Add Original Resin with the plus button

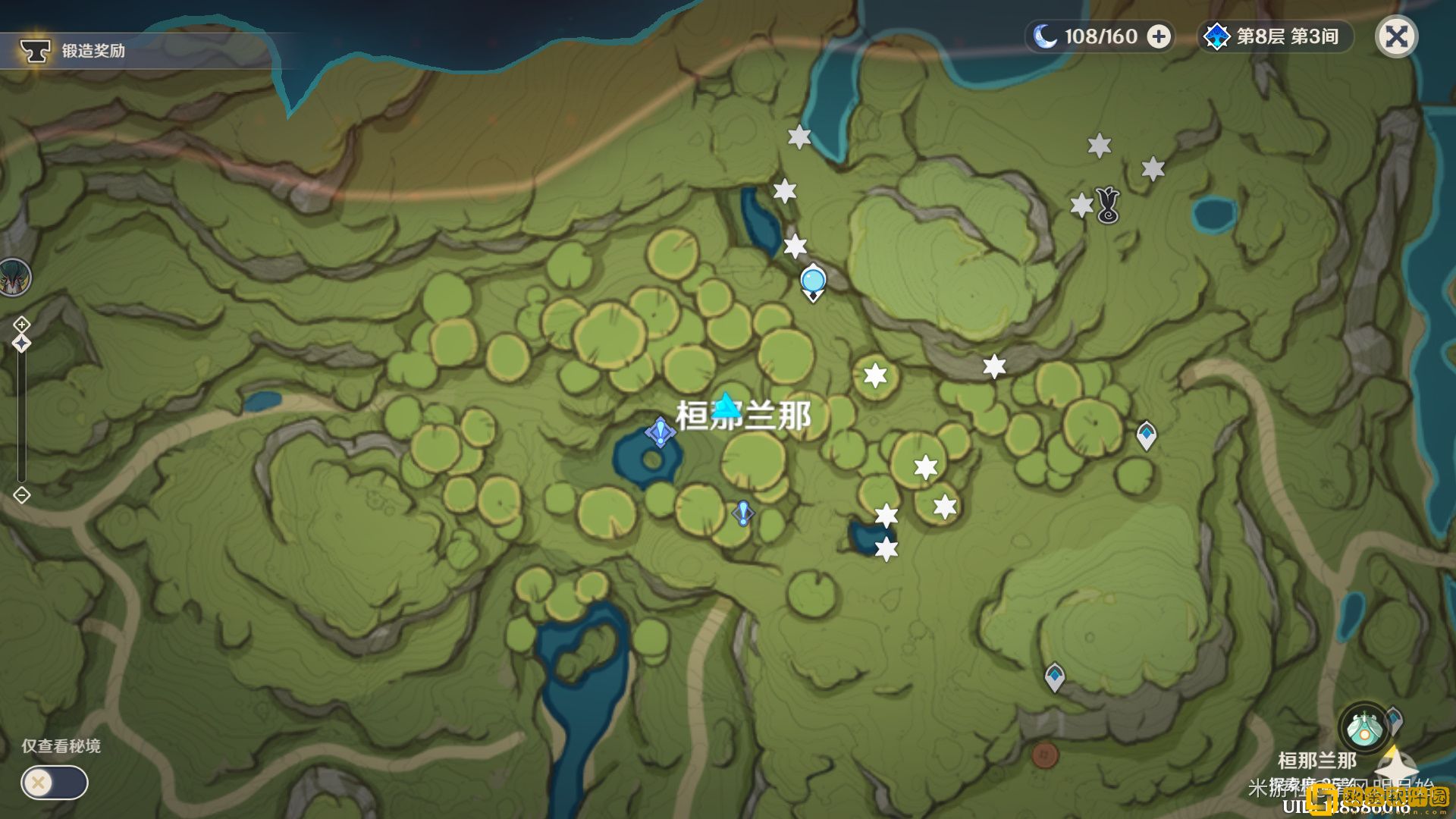point(1158,36)
